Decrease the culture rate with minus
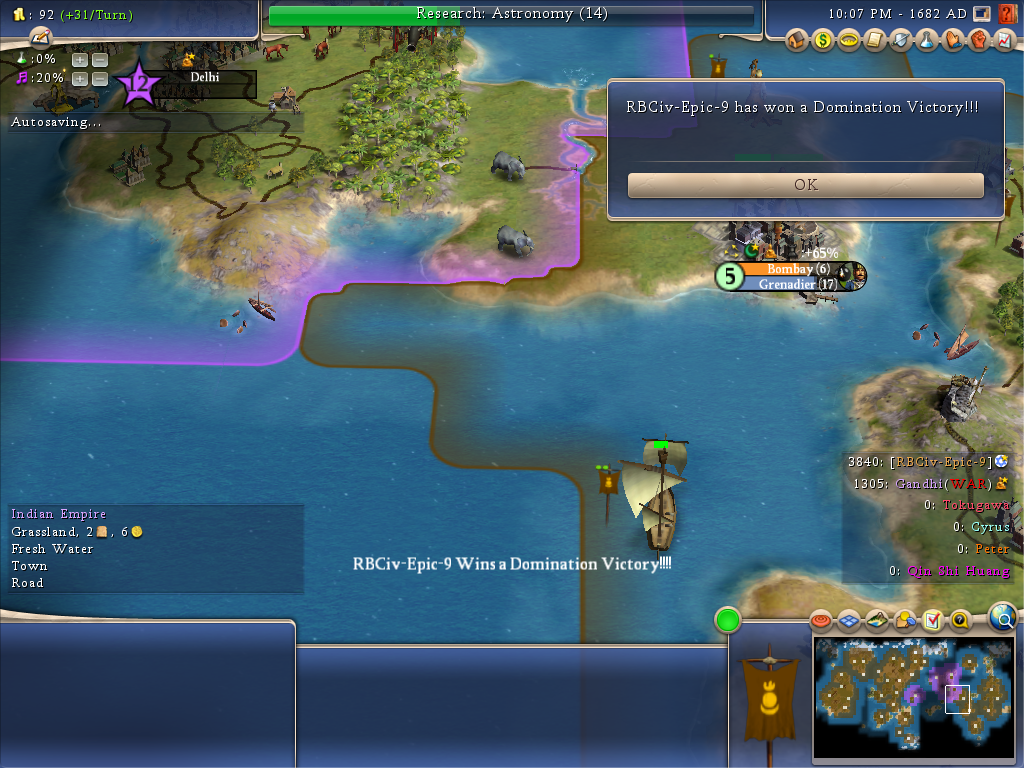The height and width of the screenshot is (768, 1024). pos(99,78)
